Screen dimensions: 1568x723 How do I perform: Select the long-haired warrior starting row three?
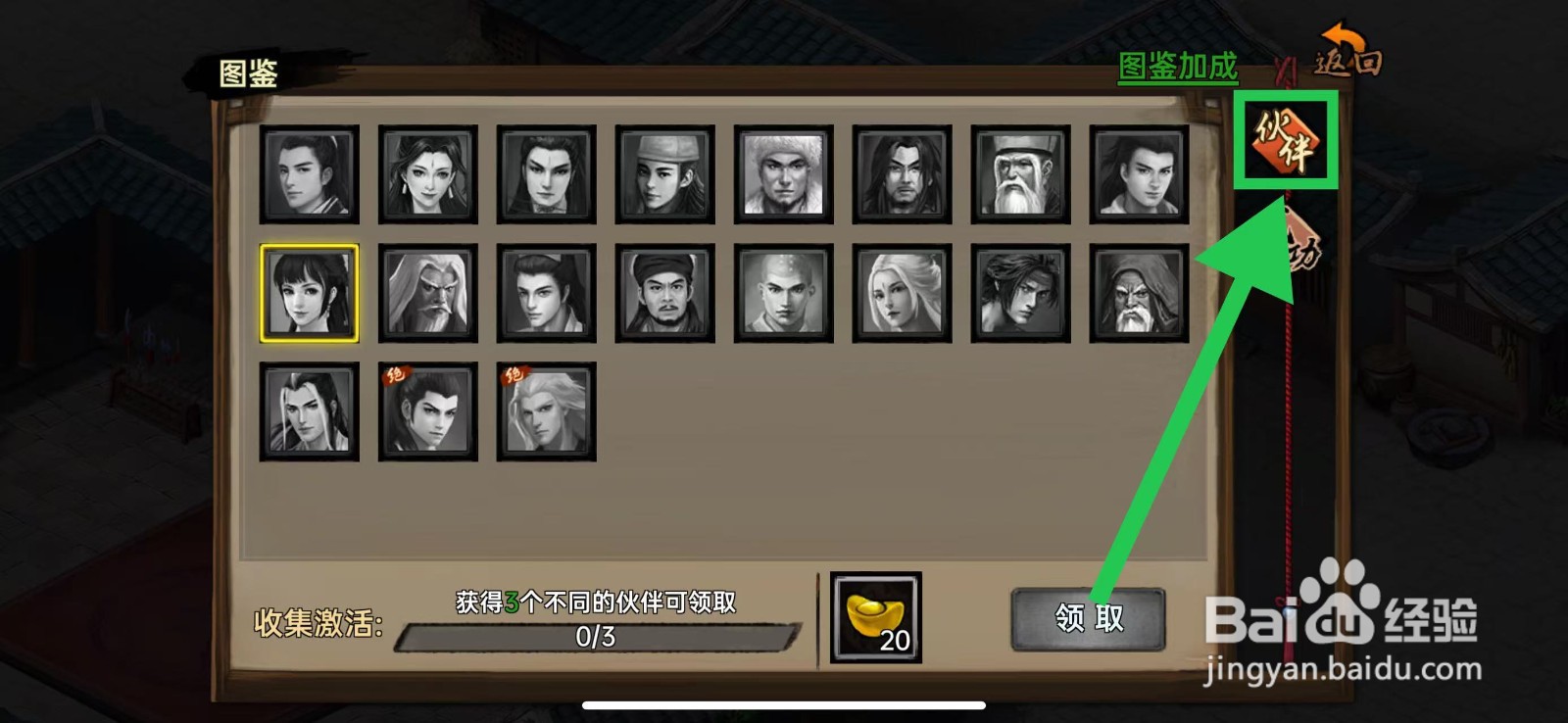coord(308,411)
